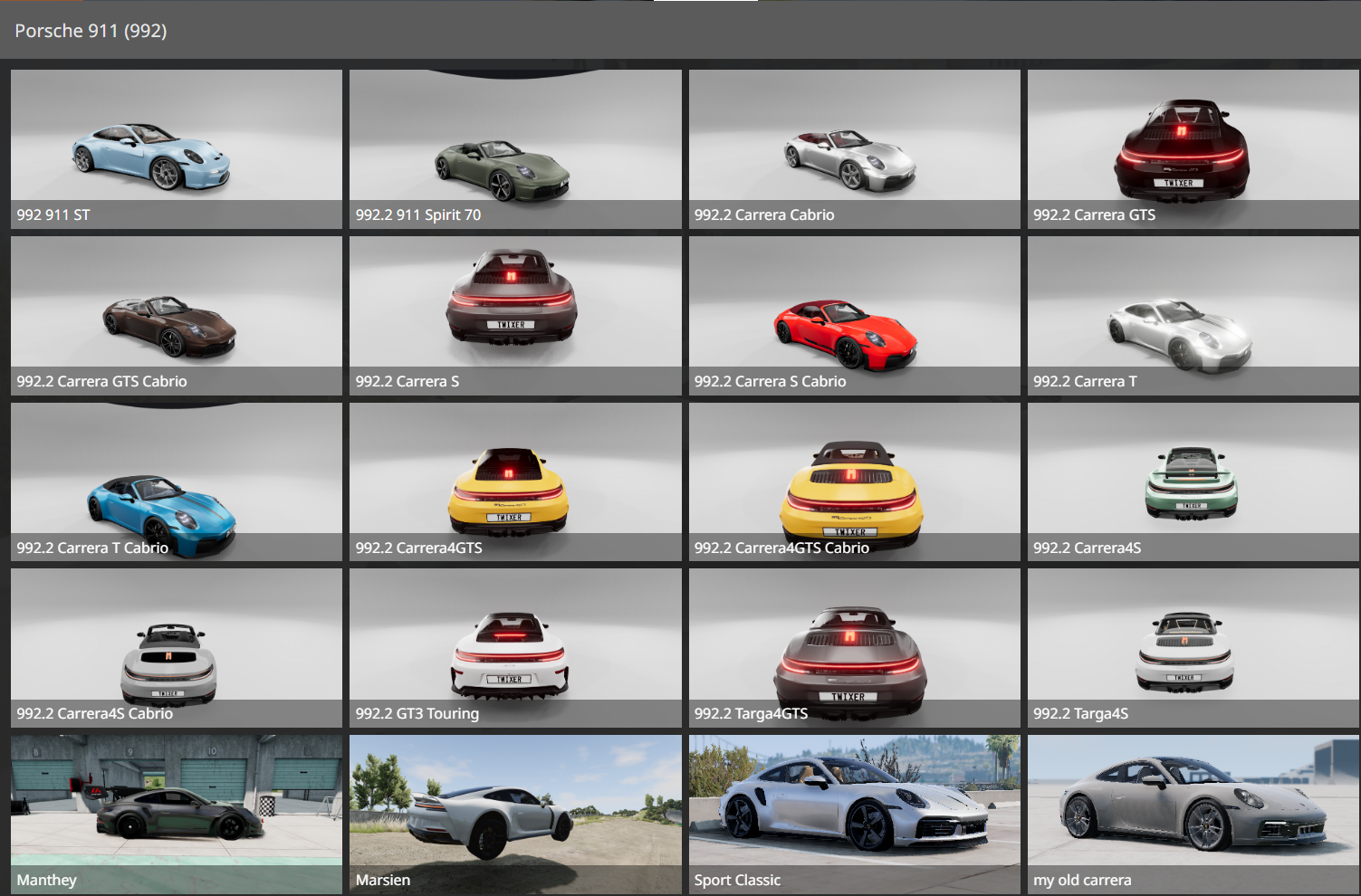Image resolution: width=1361 pixels, height=896 pixels.
Task: Choose the 992.2 GT3 Touring variant
Action: coord(515,648)
